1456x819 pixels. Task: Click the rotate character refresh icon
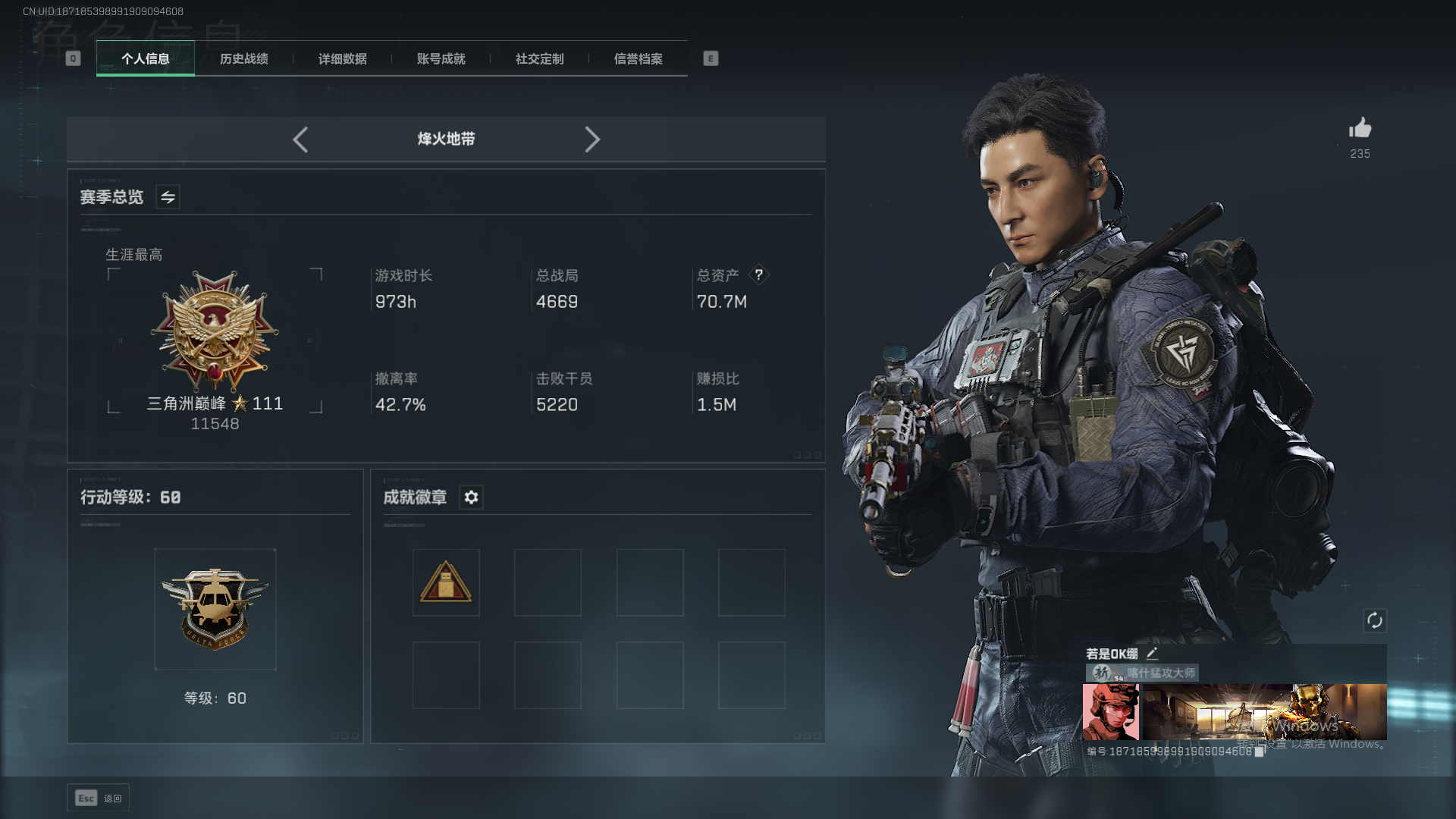pos(1375,621)
